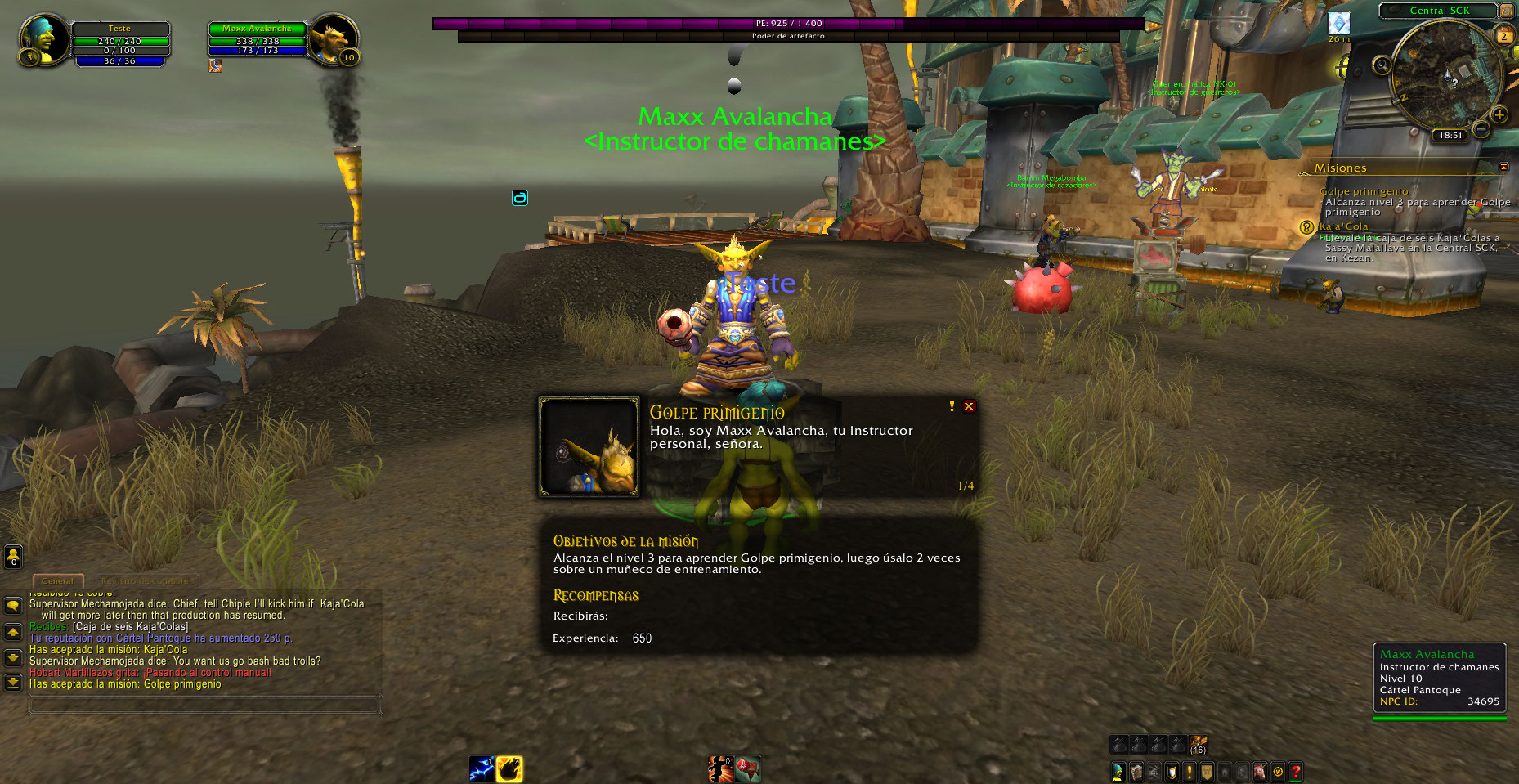The width and height of the screenshot is (1519, 784).
Task: Open the character info micro button
Action: tap(1118, 771)
